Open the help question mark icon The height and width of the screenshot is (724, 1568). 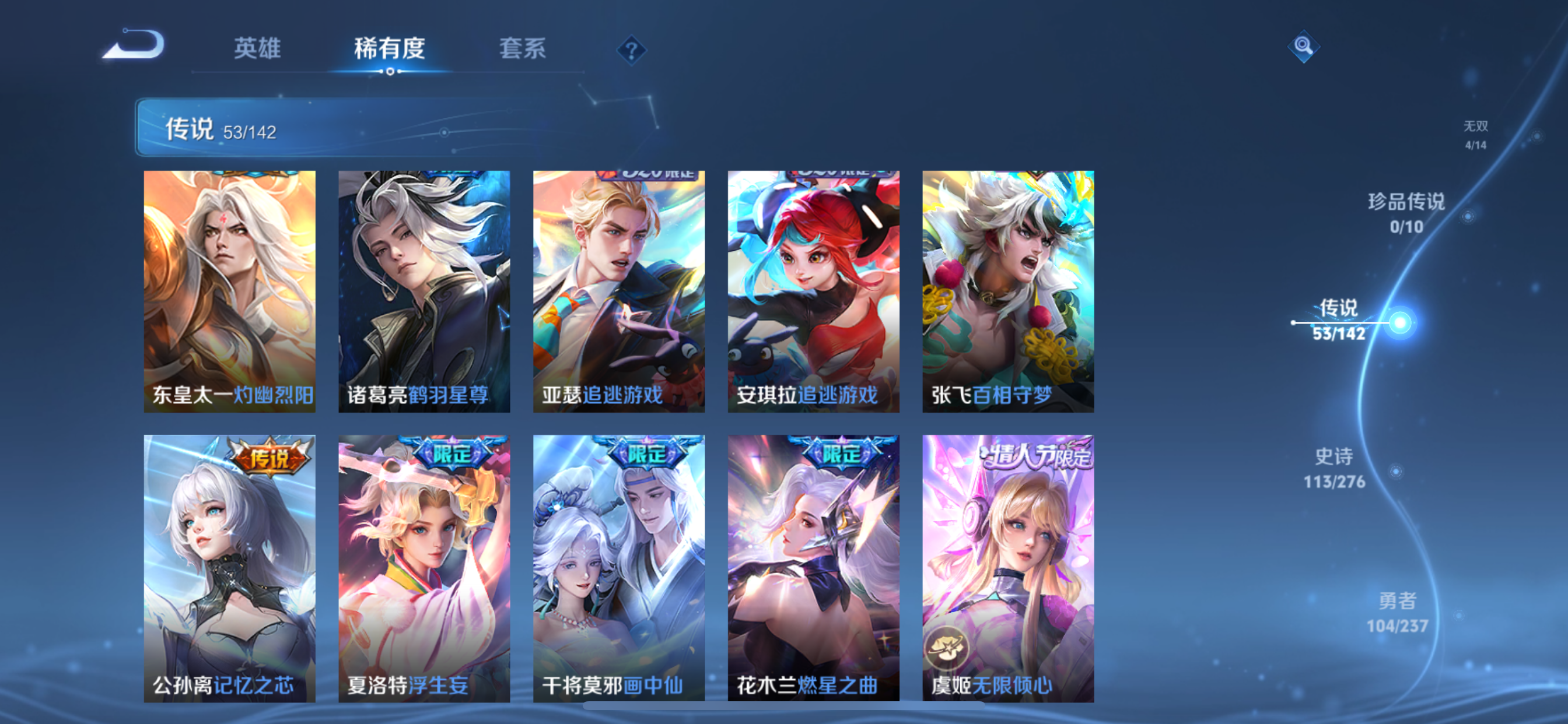pos(631,51)
